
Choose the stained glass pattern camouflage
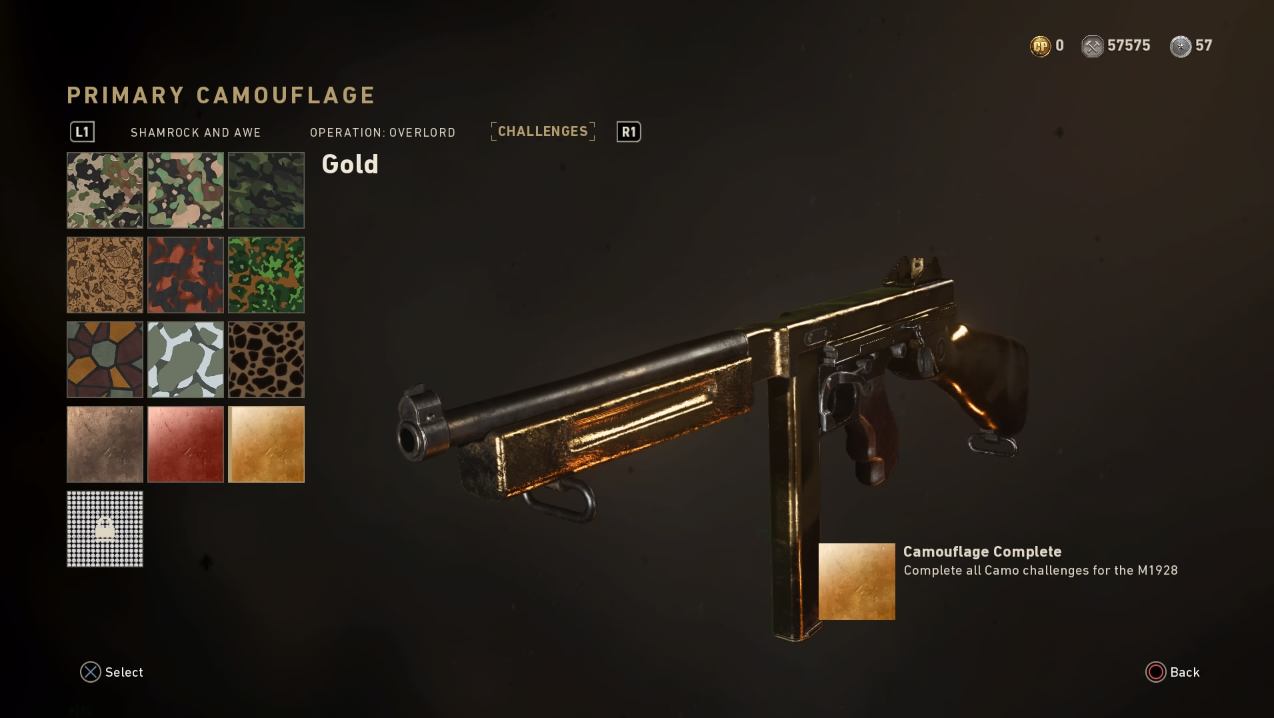click(x=105, y=359)
